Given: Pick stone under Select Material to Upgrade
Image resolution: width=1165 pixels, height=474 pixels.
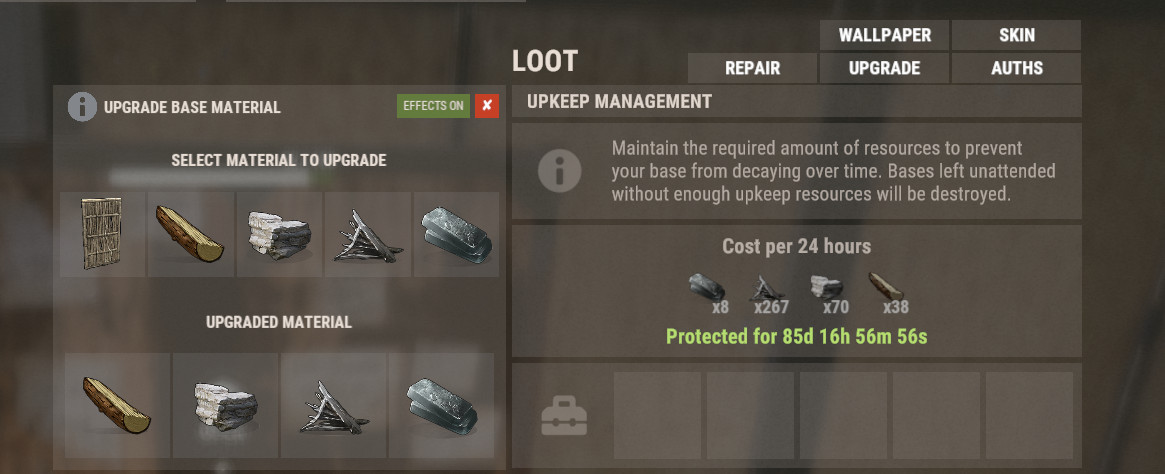Looking at the screenshot, I should tap(279, 235).
